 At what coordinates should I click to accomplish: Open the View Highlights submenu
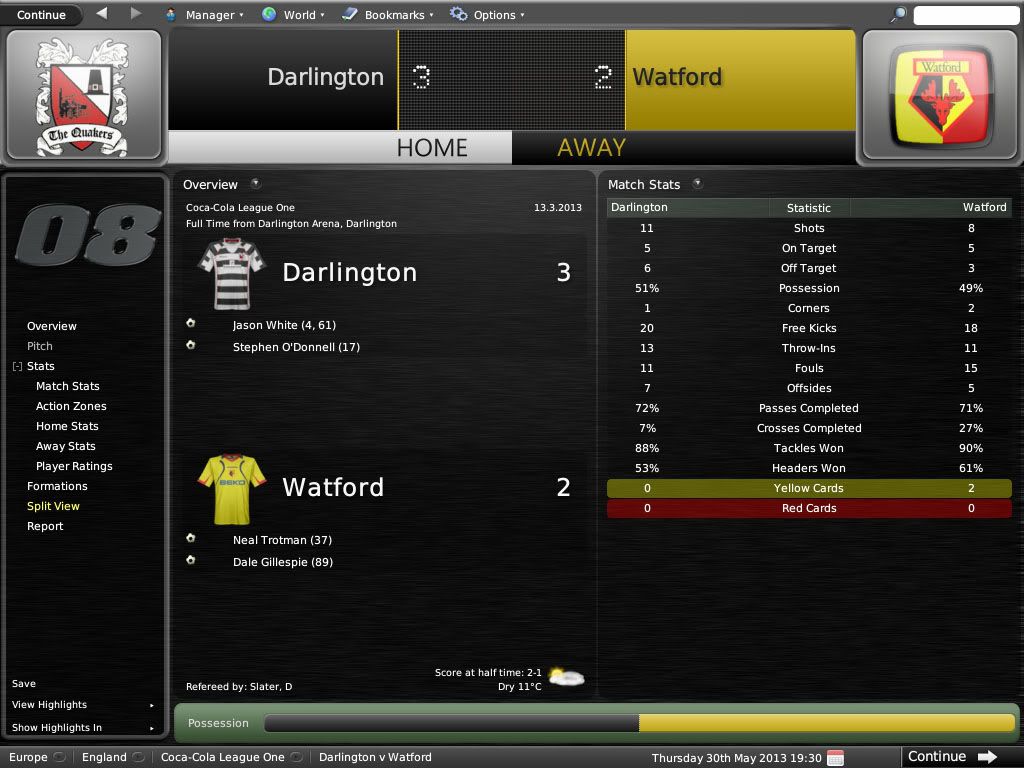[50, 705]
